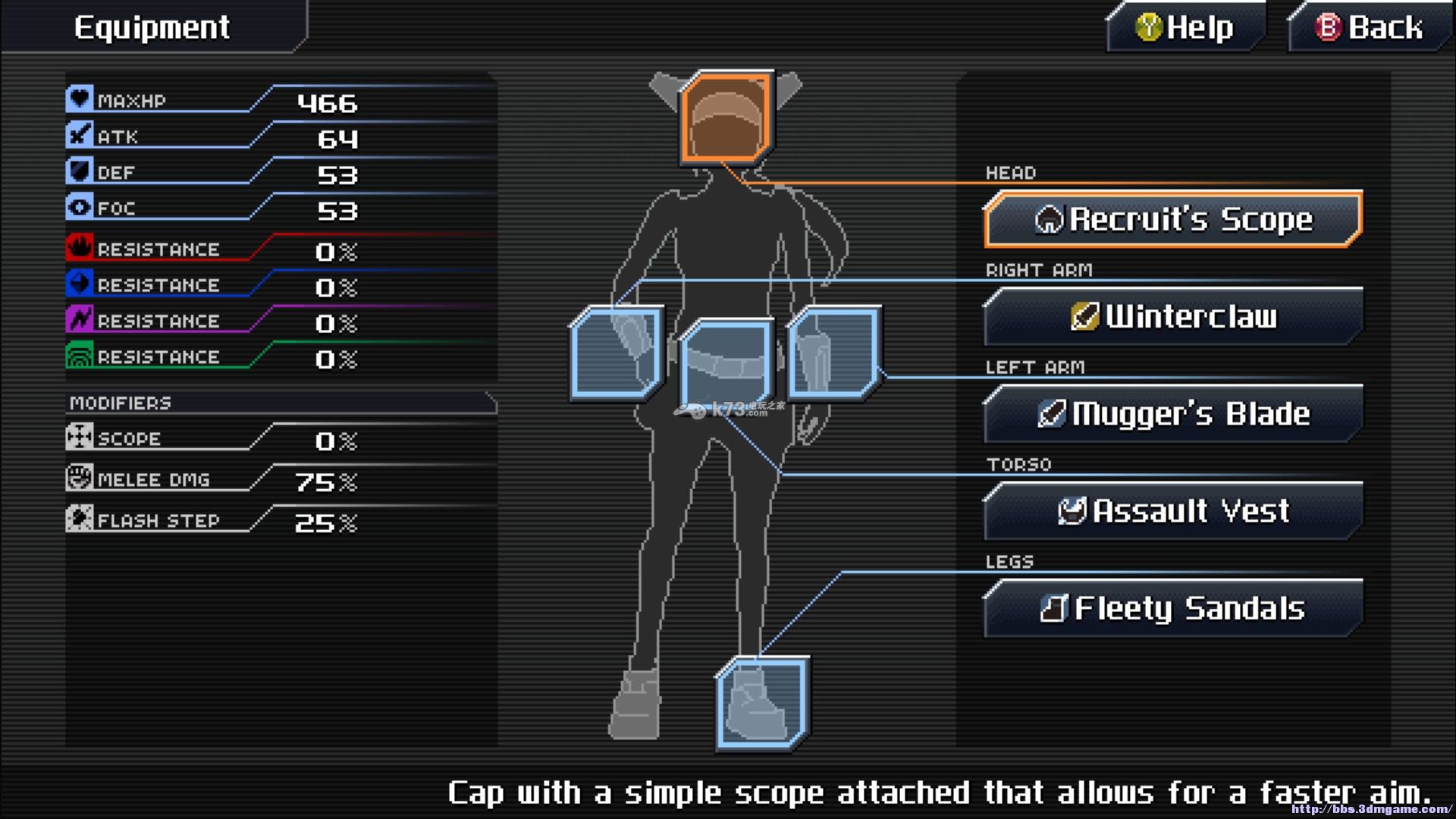1456x819 pixels.
Task: Go Back from the Equipment screen
Action: click(1369, 28)
